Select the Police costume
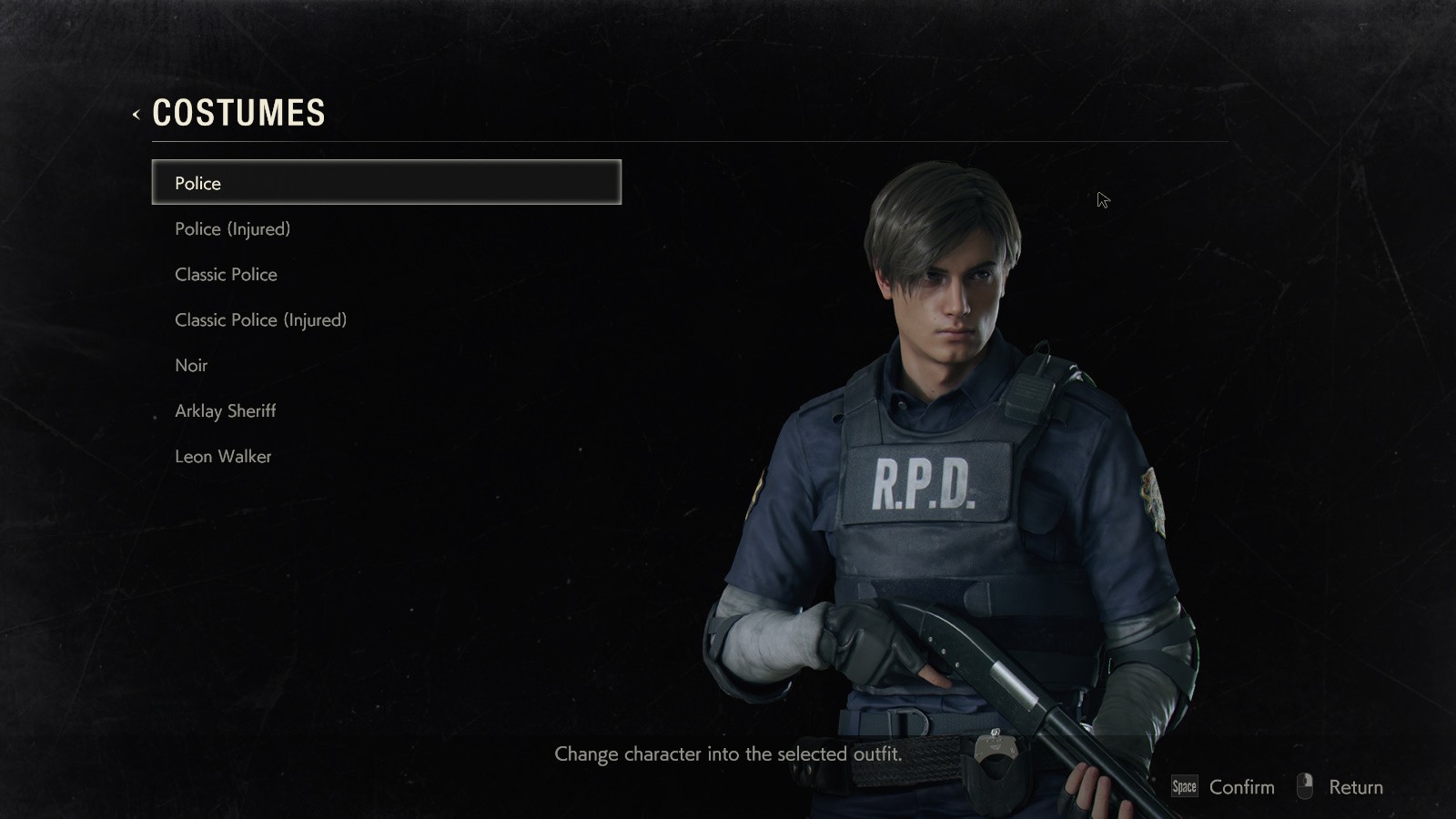The height and width of the screenshot is (819, 1456). pyautogui.click(x=386, y=183)
